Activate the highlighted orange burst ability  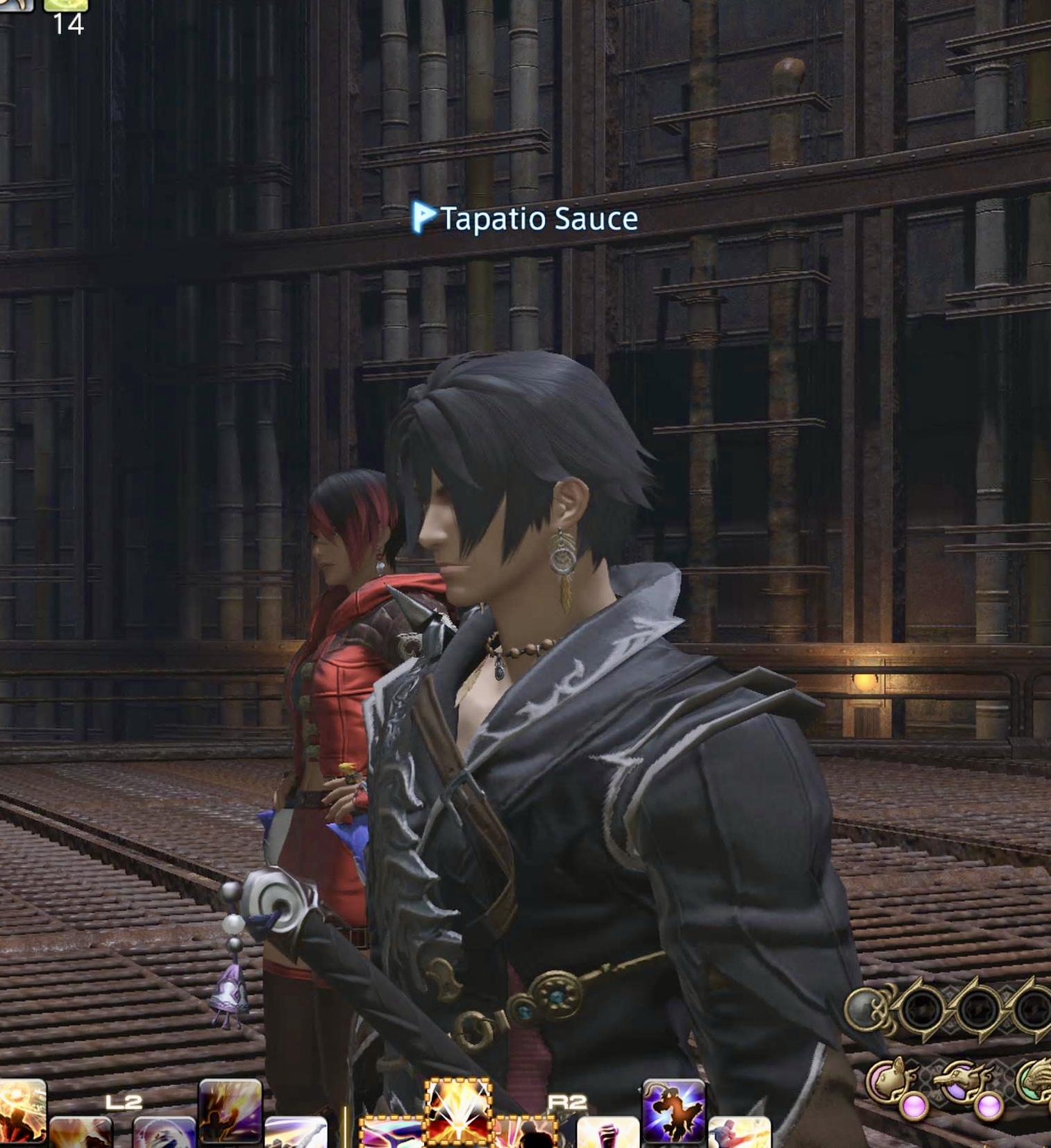point(457,1108)
